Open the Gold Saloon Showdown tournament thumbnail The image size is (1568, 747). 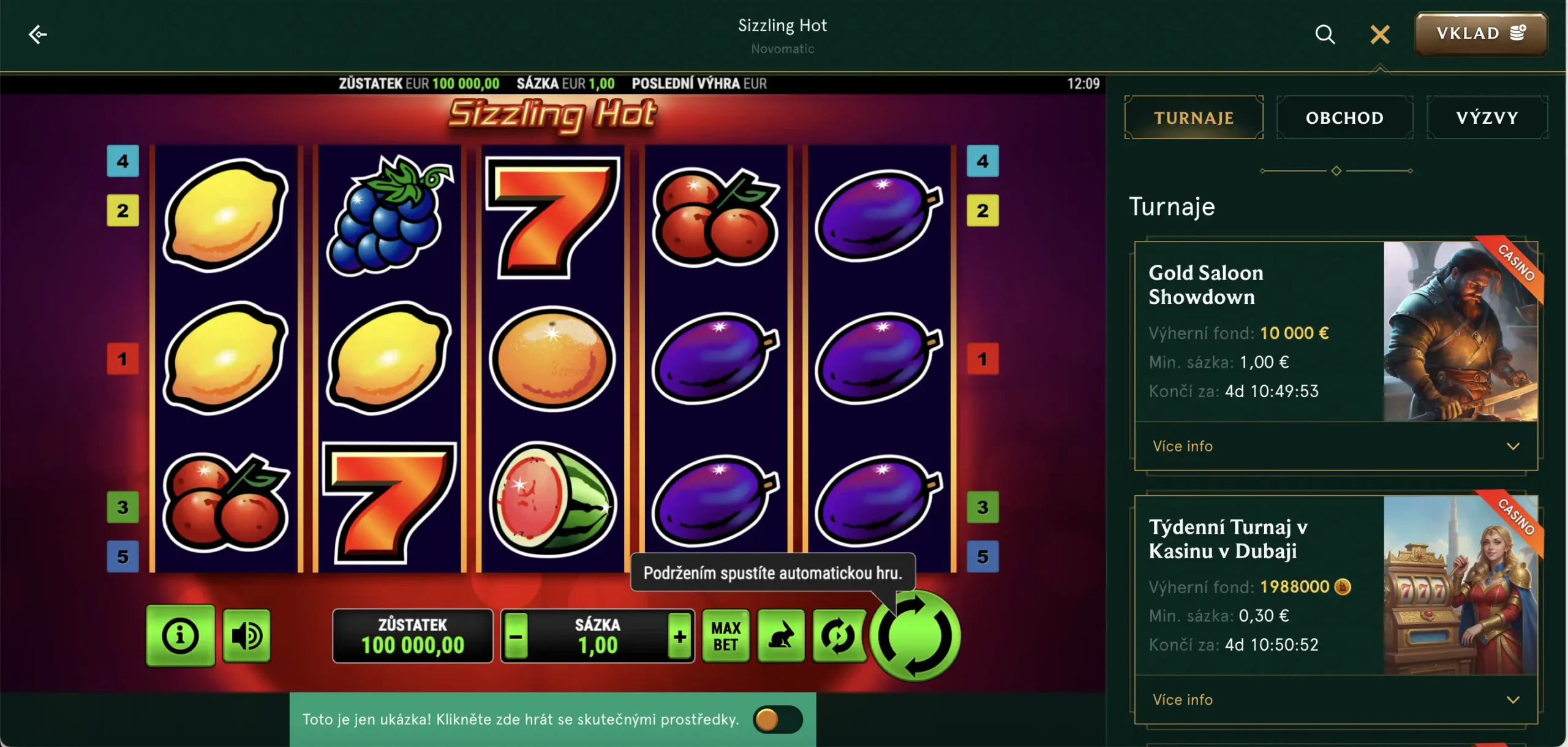click(1460, 331)
